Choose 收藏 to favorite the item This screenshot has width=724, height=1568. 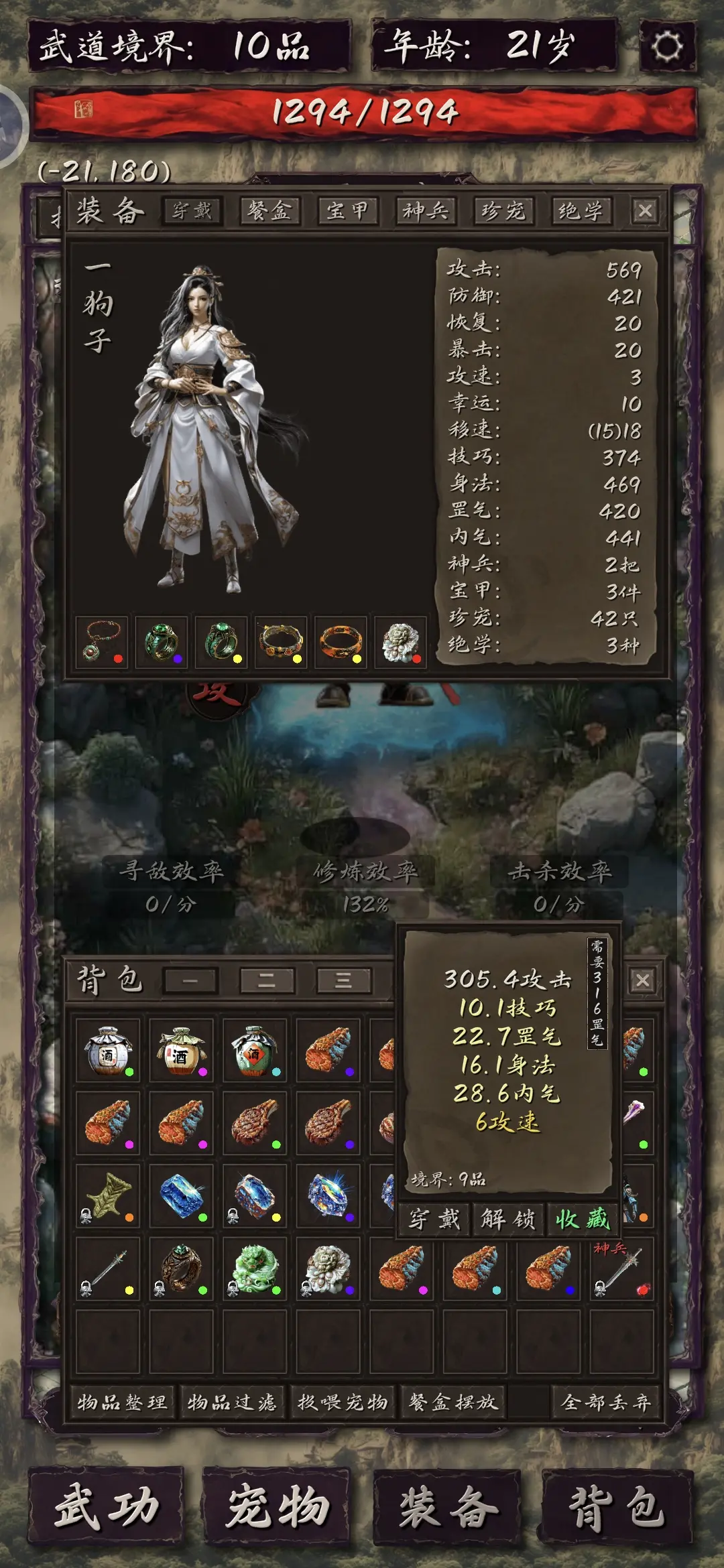pyautogui.click(x=582, y=1219)
